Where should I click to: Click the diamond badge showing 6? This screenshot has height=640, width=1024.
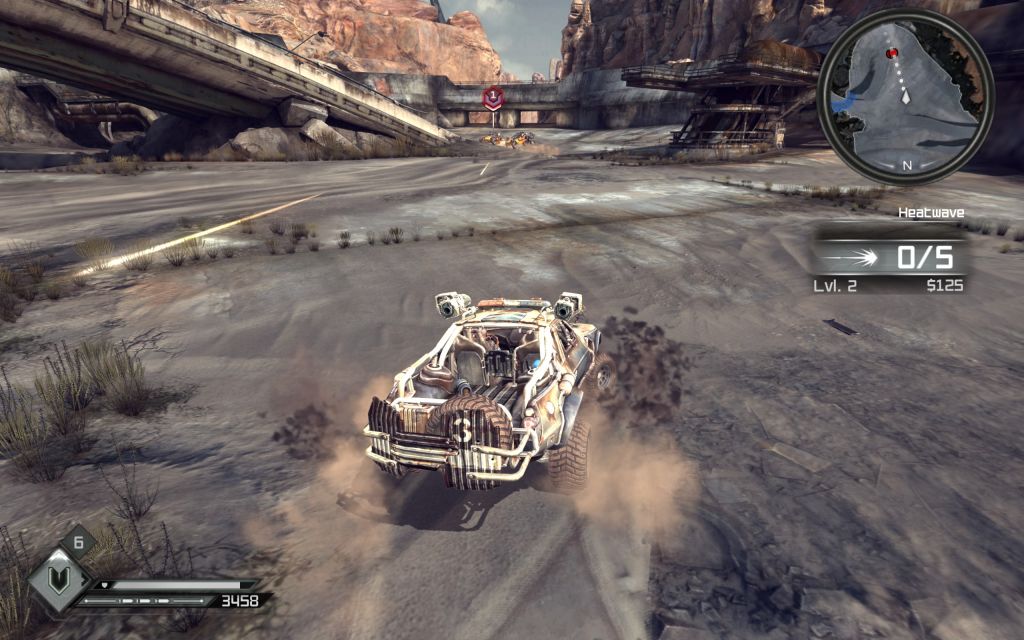(78, 543)
